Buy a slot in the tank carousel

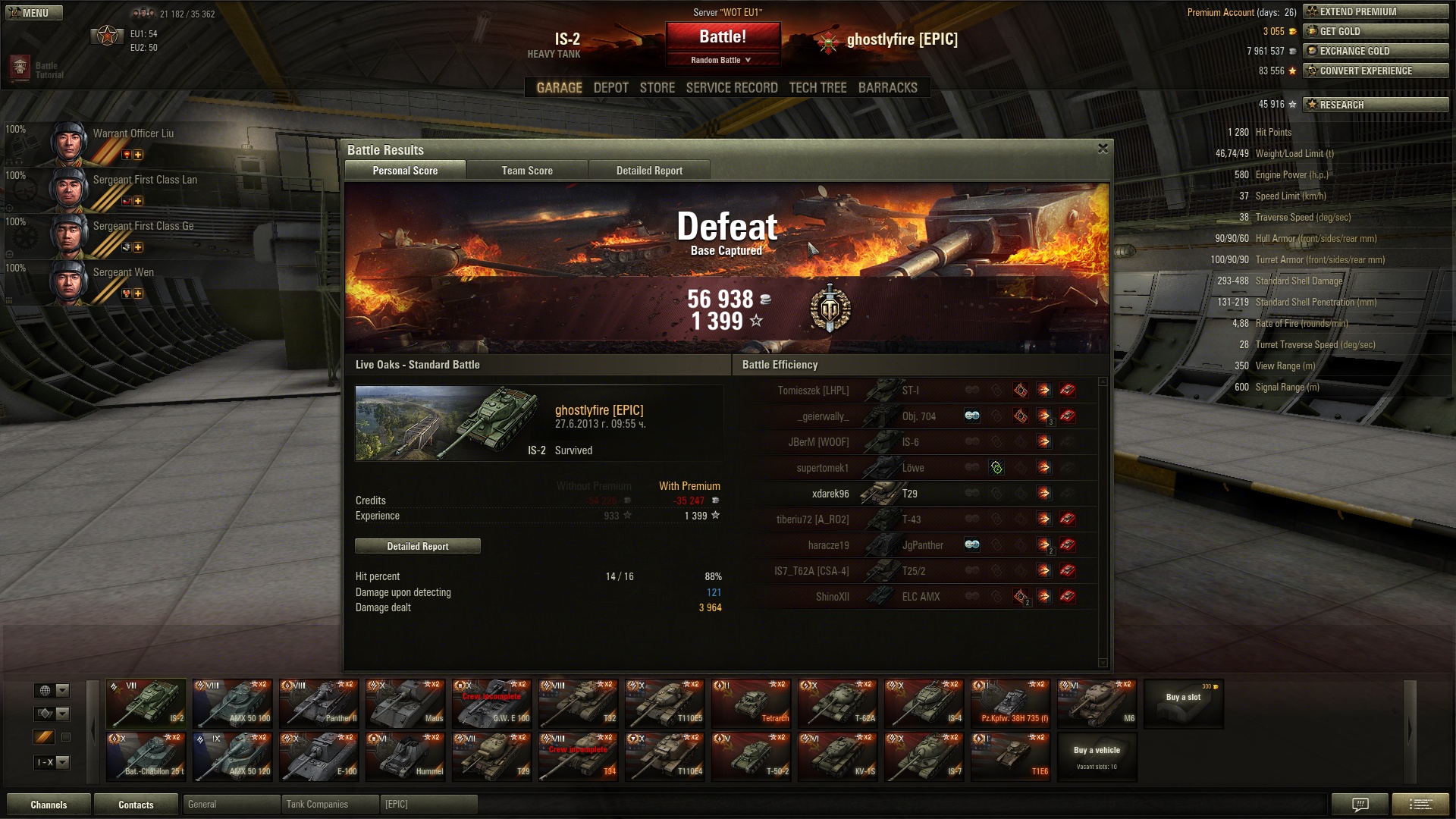(x=1183, y=704)
